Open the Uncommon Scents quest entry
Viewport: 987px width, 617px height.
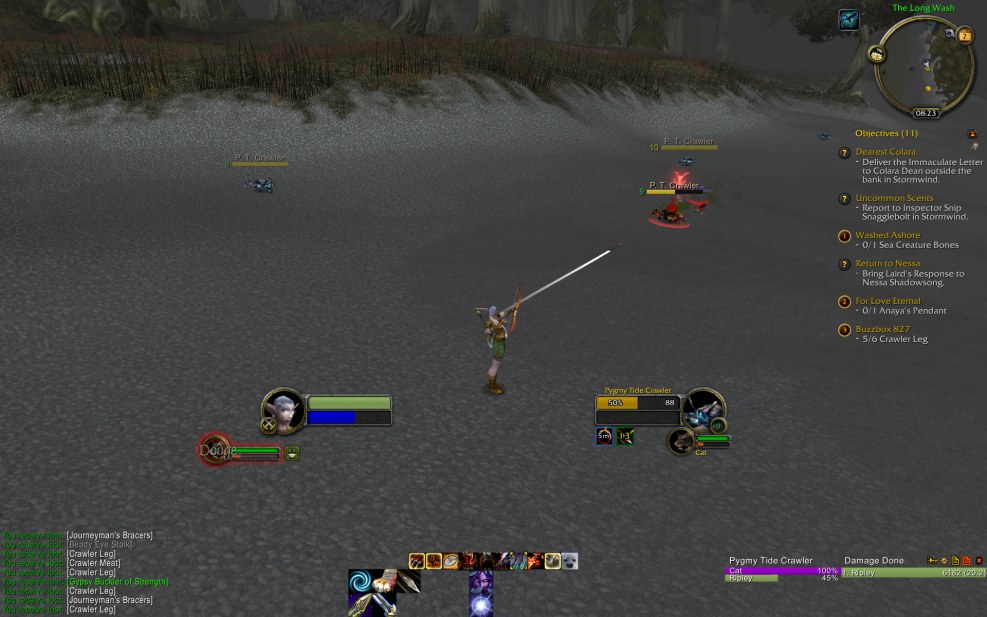pos(894,198)
